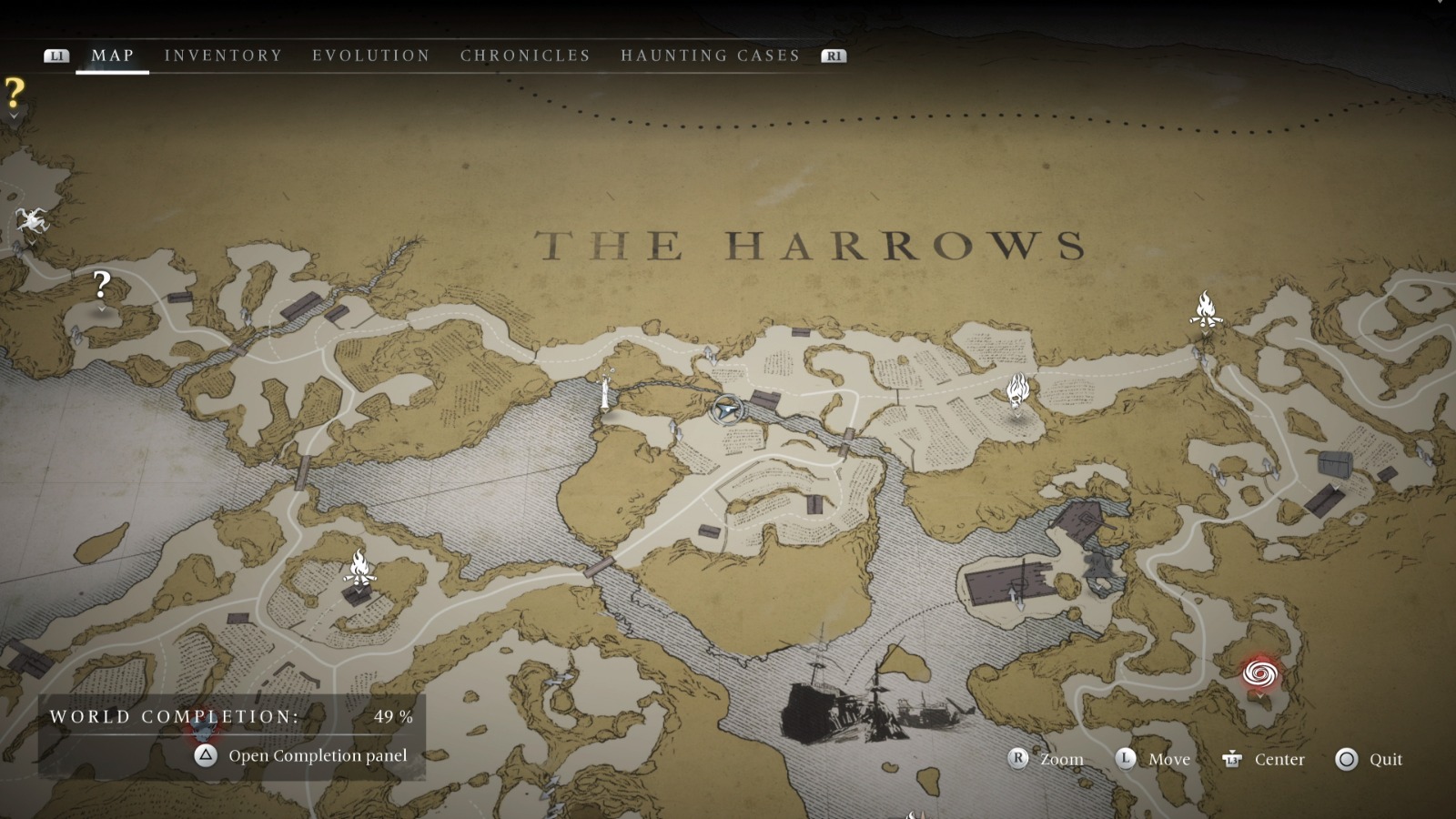This screenshot has width=1456, height=819.
Task: Click the 49% world completion progress display
Action: (391, 717)
